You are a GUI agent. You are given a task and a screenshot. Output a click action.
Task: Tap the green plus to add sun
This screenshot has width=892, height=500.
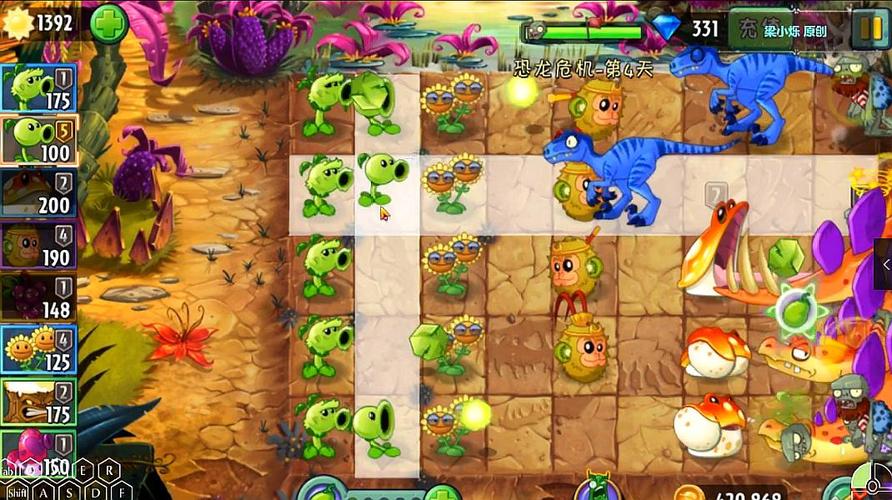[108, 23]
